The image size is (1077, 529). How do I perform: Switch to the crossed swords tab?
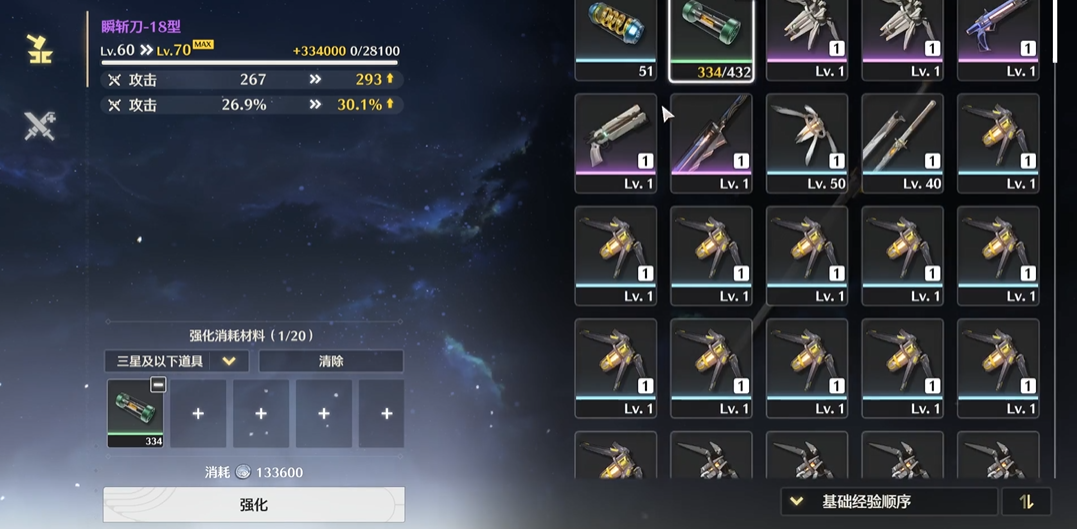click(40, 126)
